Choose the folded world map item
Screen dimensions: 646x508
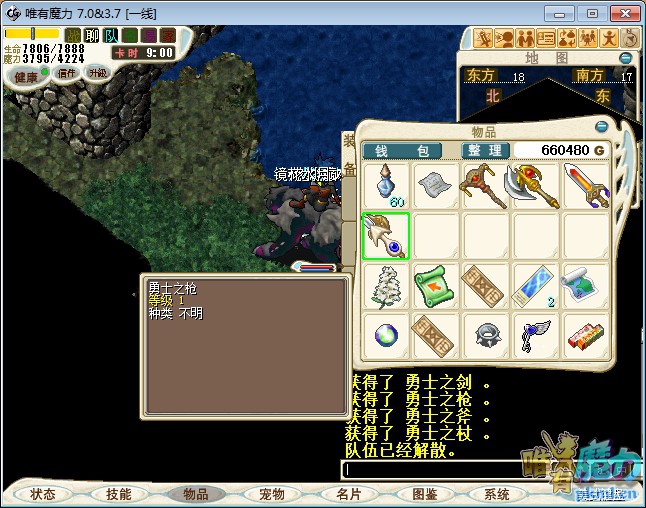tap(585, 286)
